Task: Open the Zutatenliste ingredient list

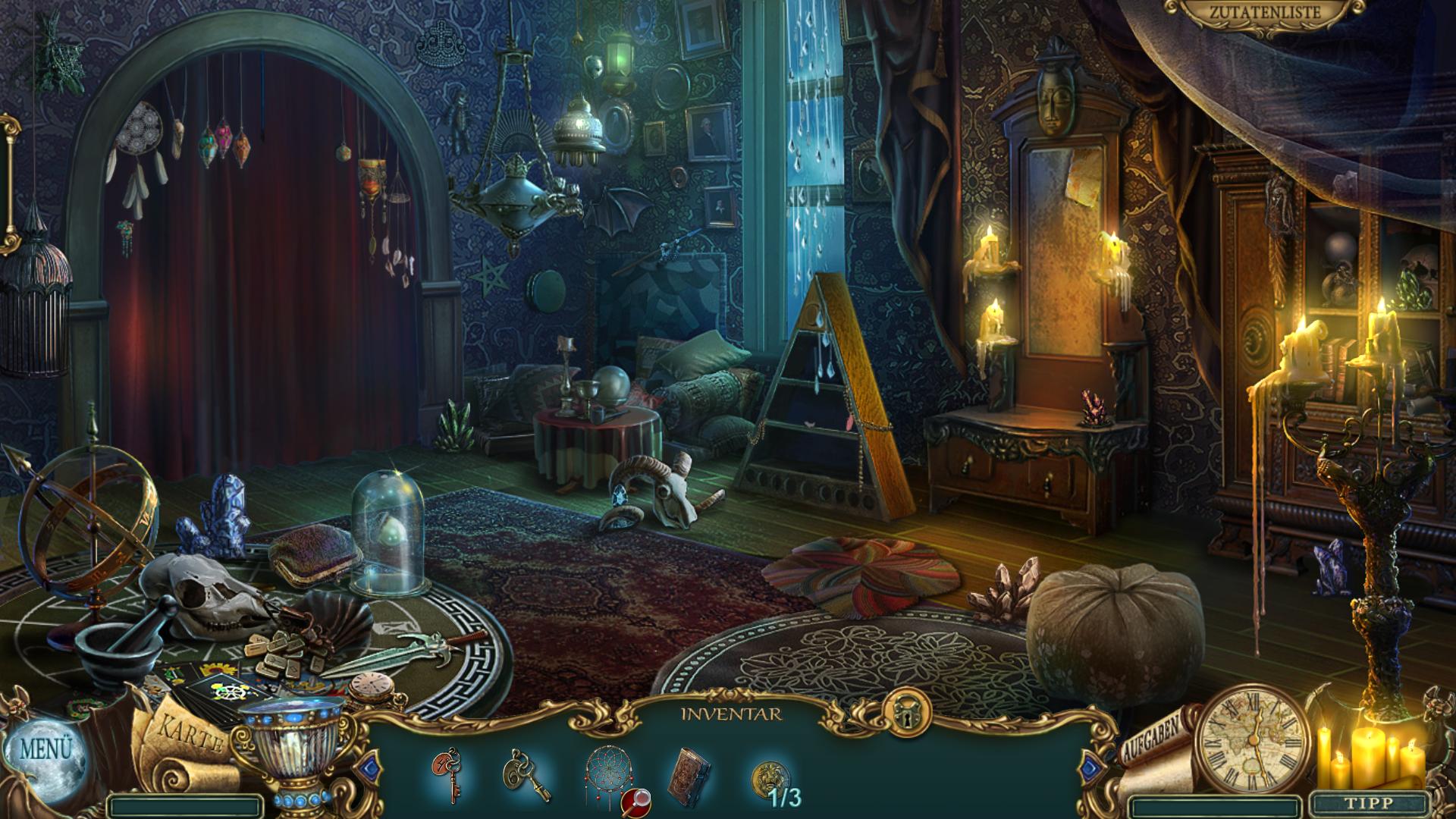Action: [1263, 13]
